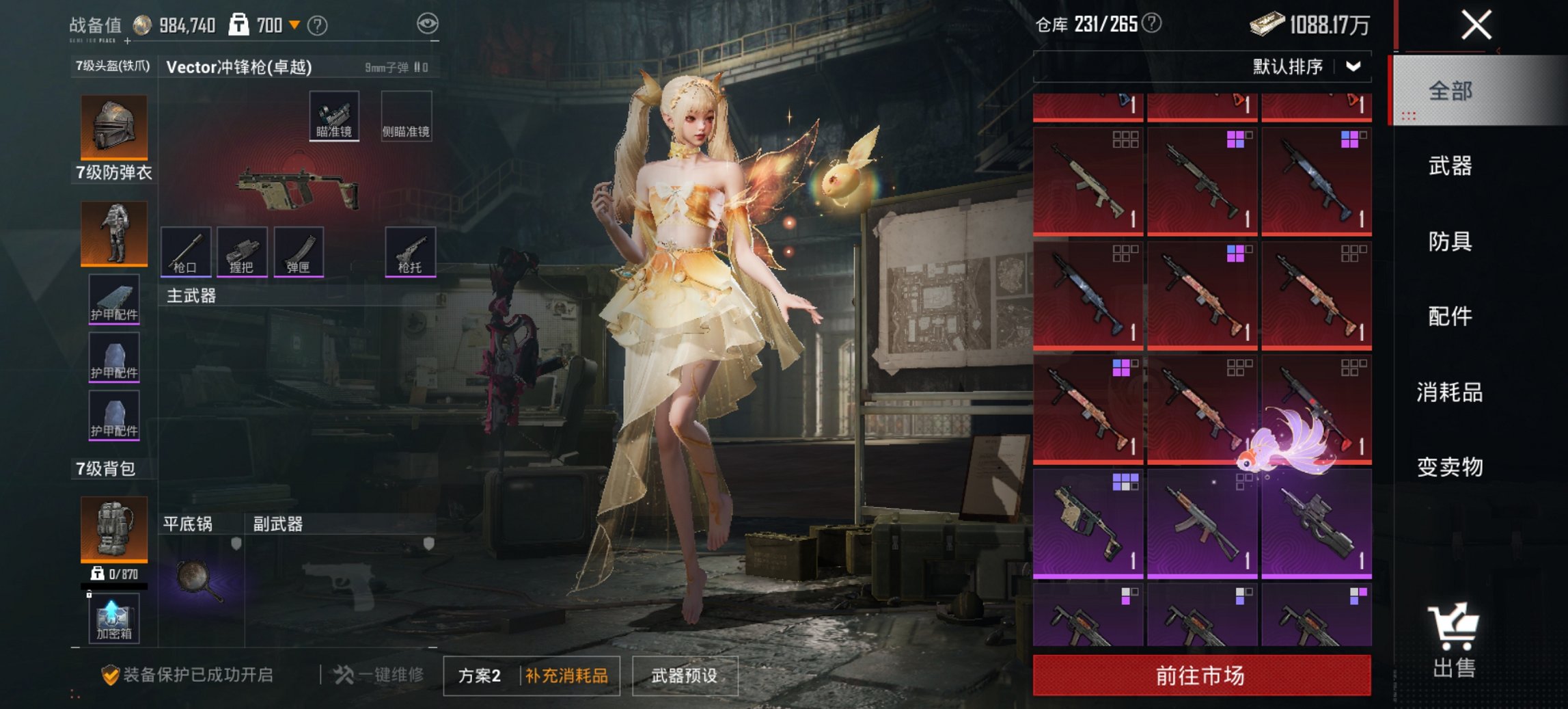Open 武器预设 weapon presets

[685, 675]
